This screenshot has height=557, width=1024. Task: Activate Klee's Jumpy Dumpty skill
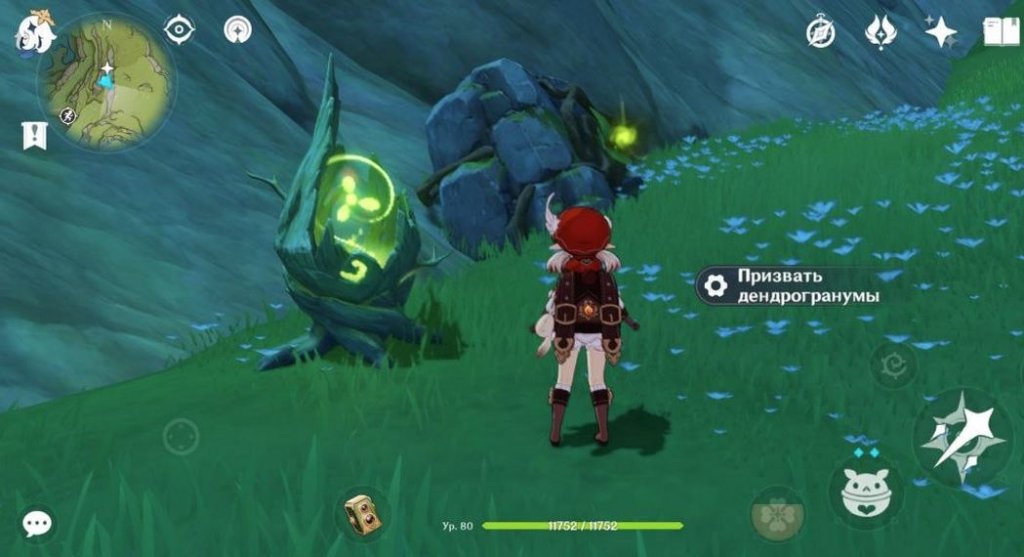click(865, 493)
